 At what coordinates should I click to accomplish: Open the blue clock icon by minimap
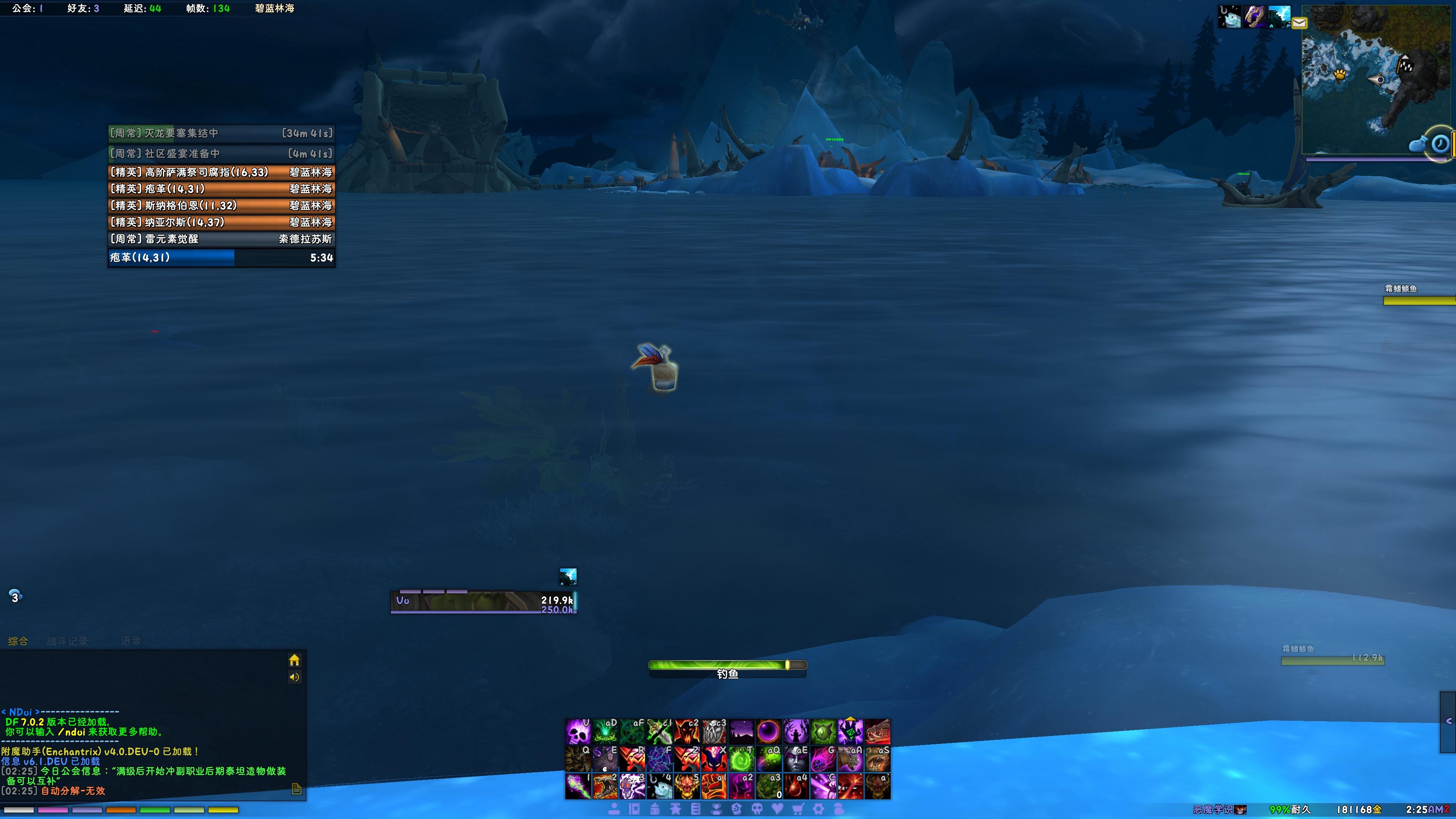1440,144
